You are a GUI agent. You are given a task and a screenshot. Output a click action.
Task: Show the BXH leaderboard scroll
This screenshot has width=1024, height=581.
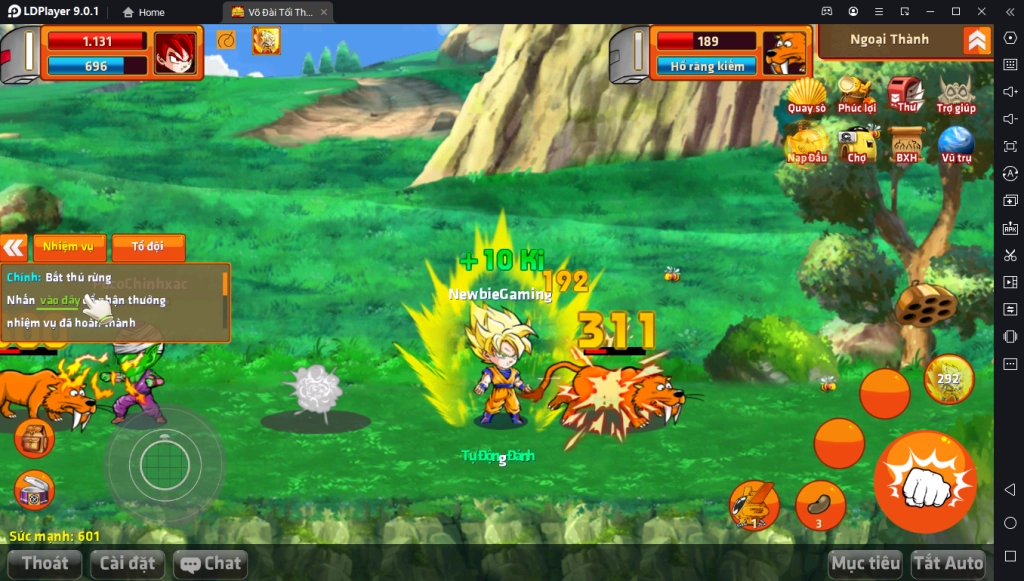pos(906,145)
